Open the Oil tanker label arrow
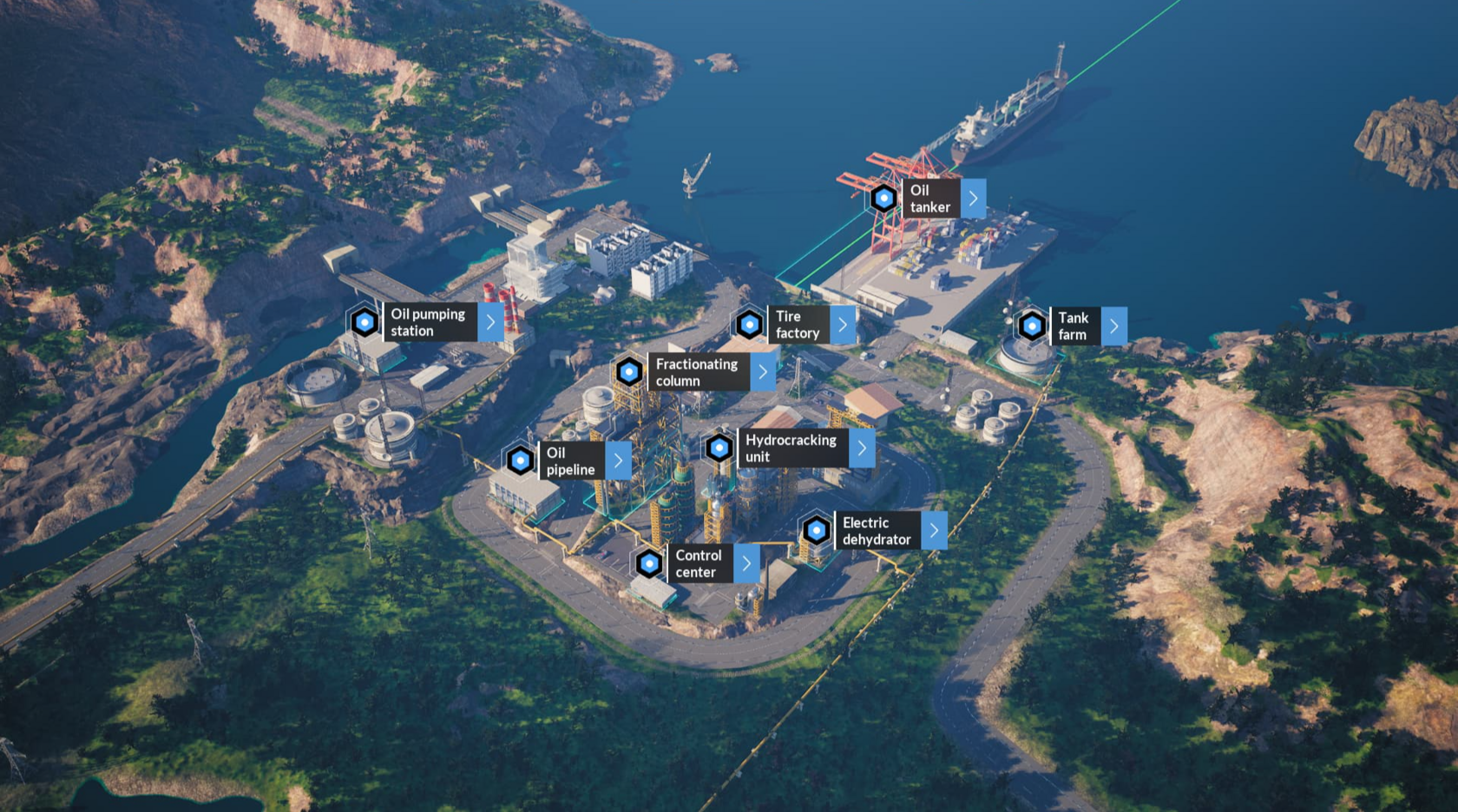Image resolution: width=1458 pixels, height=812 pixels. point(973,199)
